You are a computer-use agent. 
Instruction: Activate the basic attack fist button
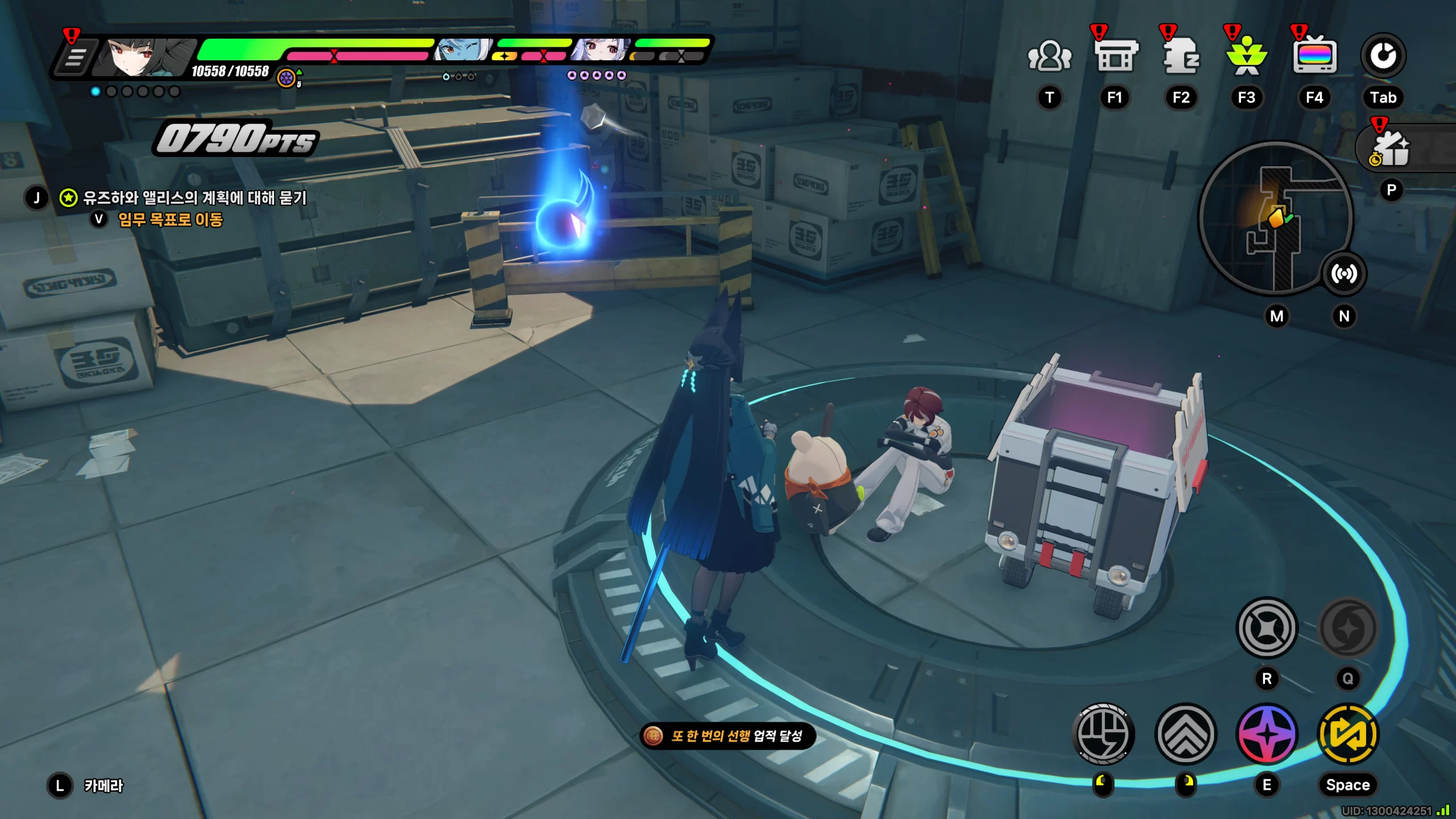1103,734
